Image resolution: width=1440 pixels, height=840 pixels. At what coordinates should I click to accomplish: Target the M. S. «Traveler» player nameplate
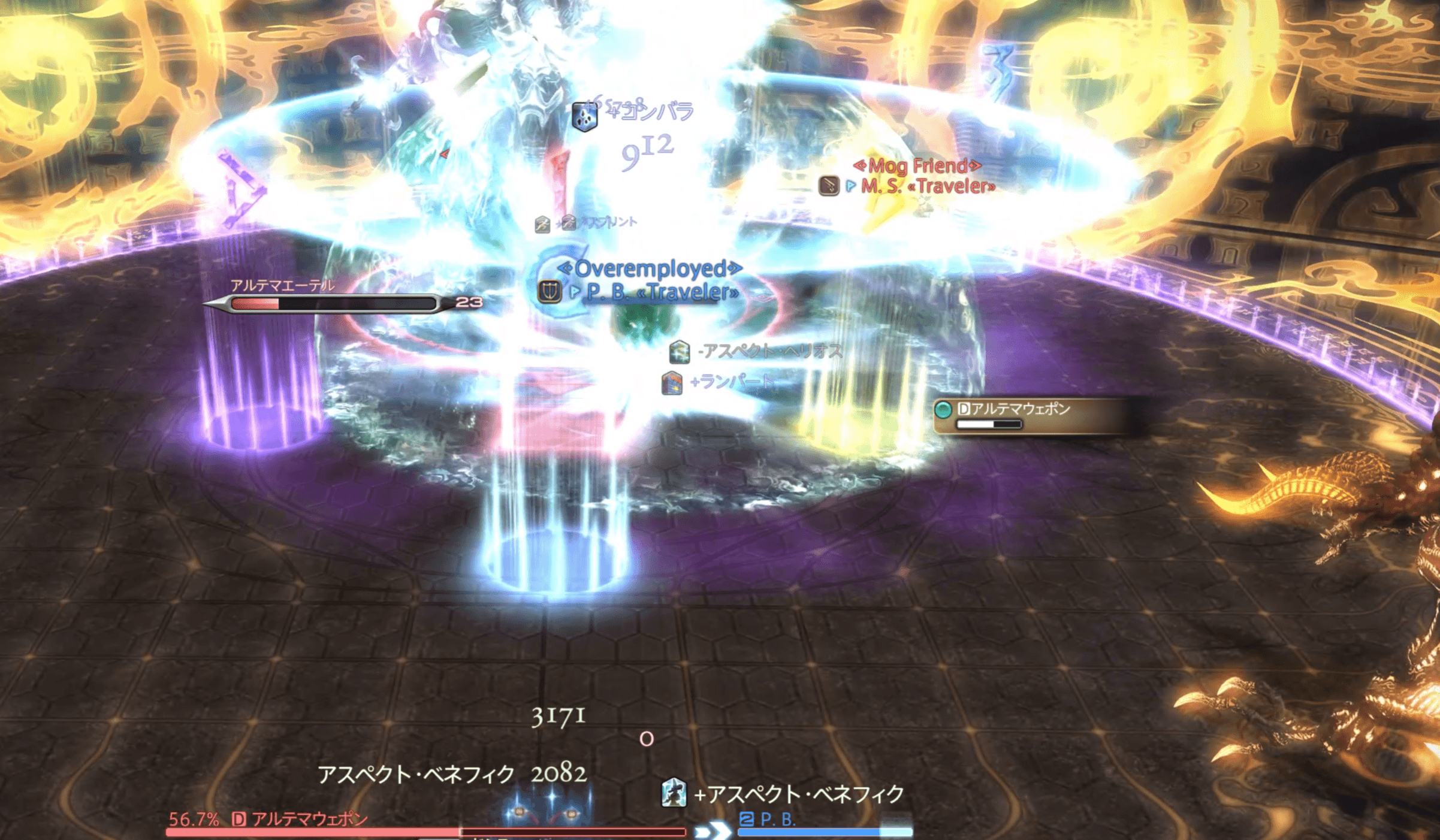tap(928, 186)
